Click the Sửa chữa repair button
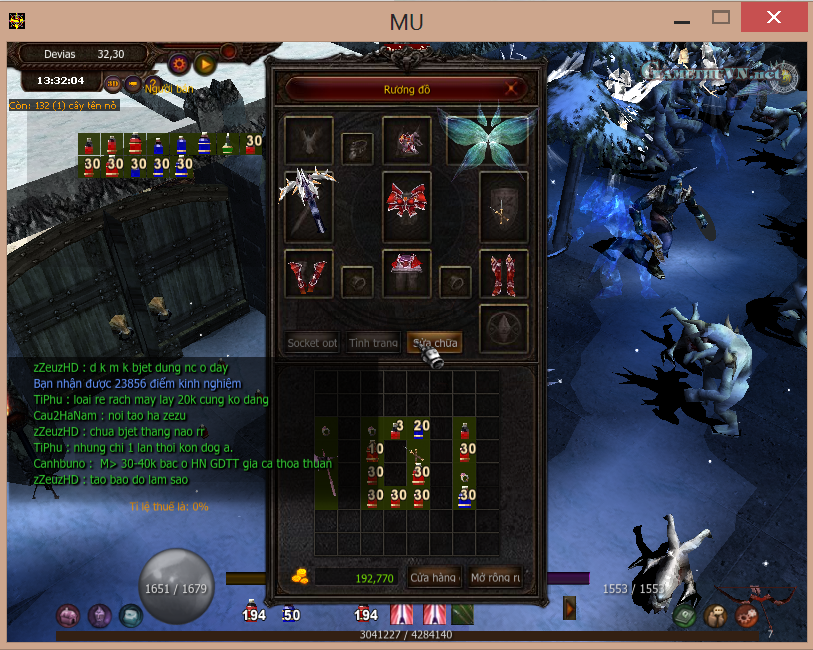The width and height of the screenshot is (813, 650). pos(434,343)
